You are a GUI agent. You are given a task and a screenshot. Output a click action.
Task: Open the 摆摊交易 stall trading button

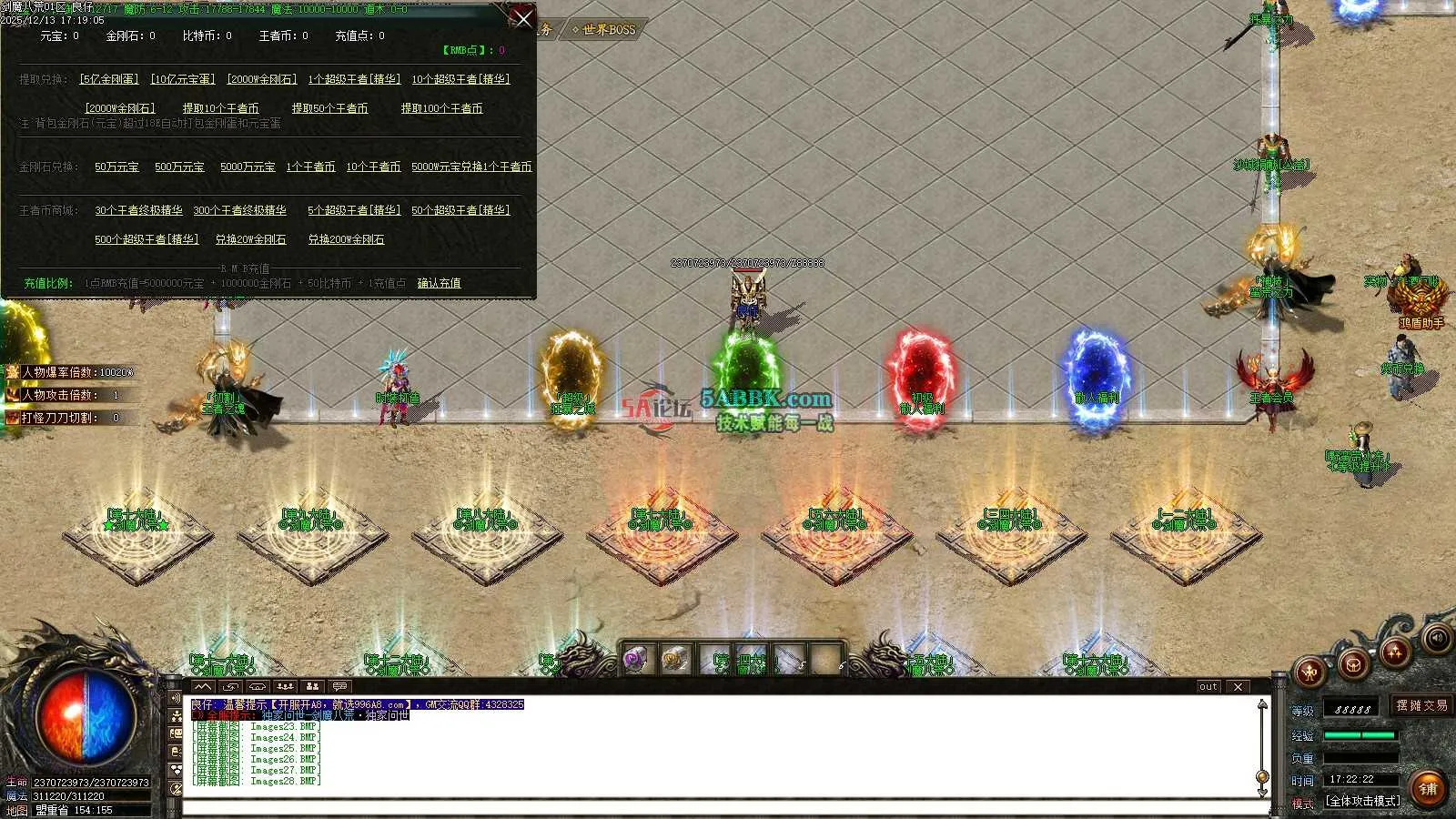[1421, 705]
